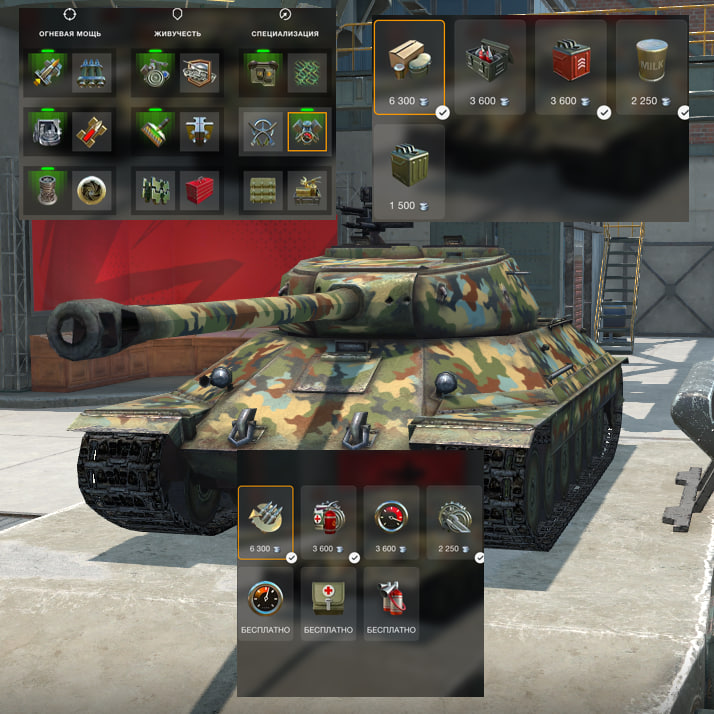Select the red speedometer consumable costing 3 600
The image size is (714, 714).
tap(391, 521)
